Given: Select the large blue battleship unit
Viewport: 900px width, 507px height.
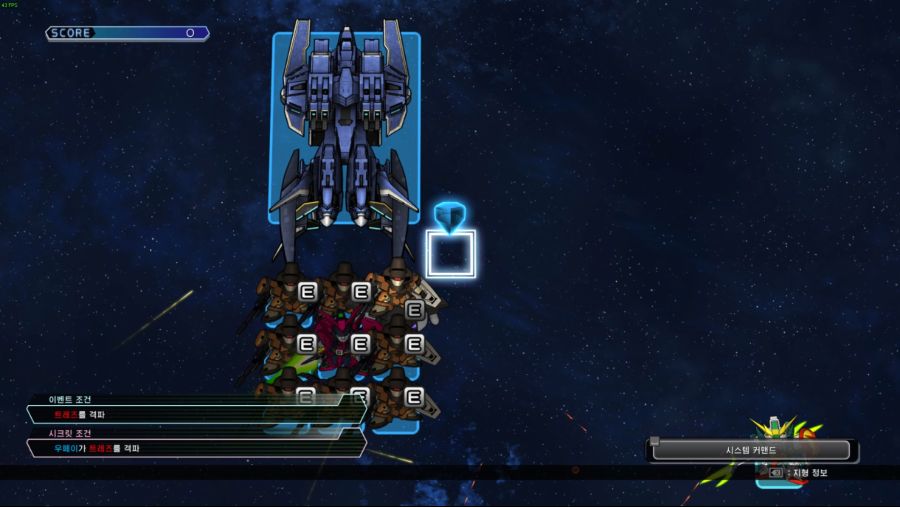Looking at the screenshot, I should point(345,127).
